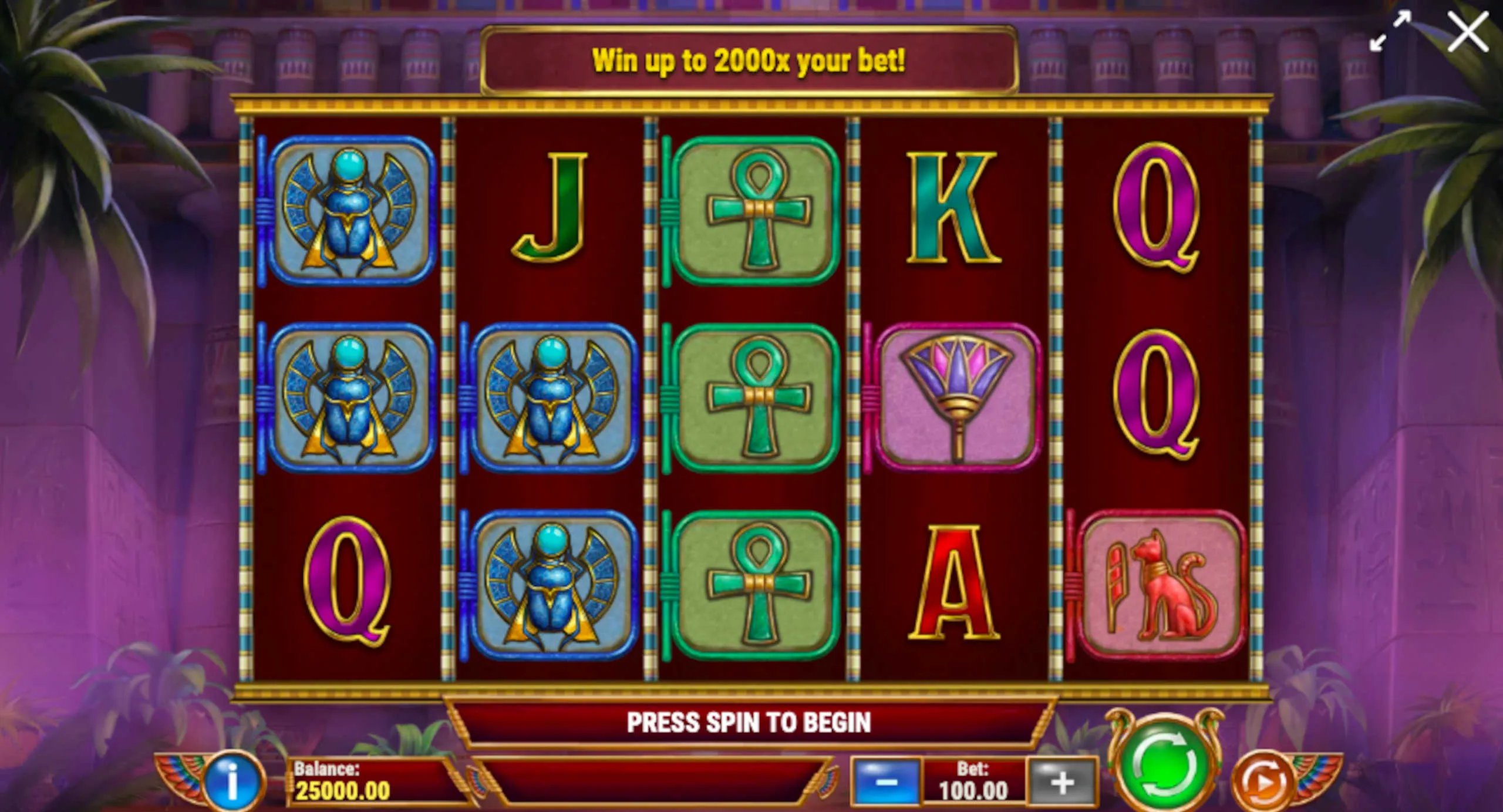Toggle fullscreen with the arrows icon
This screenshot has height=812, width=1503.
(1390, 31)
